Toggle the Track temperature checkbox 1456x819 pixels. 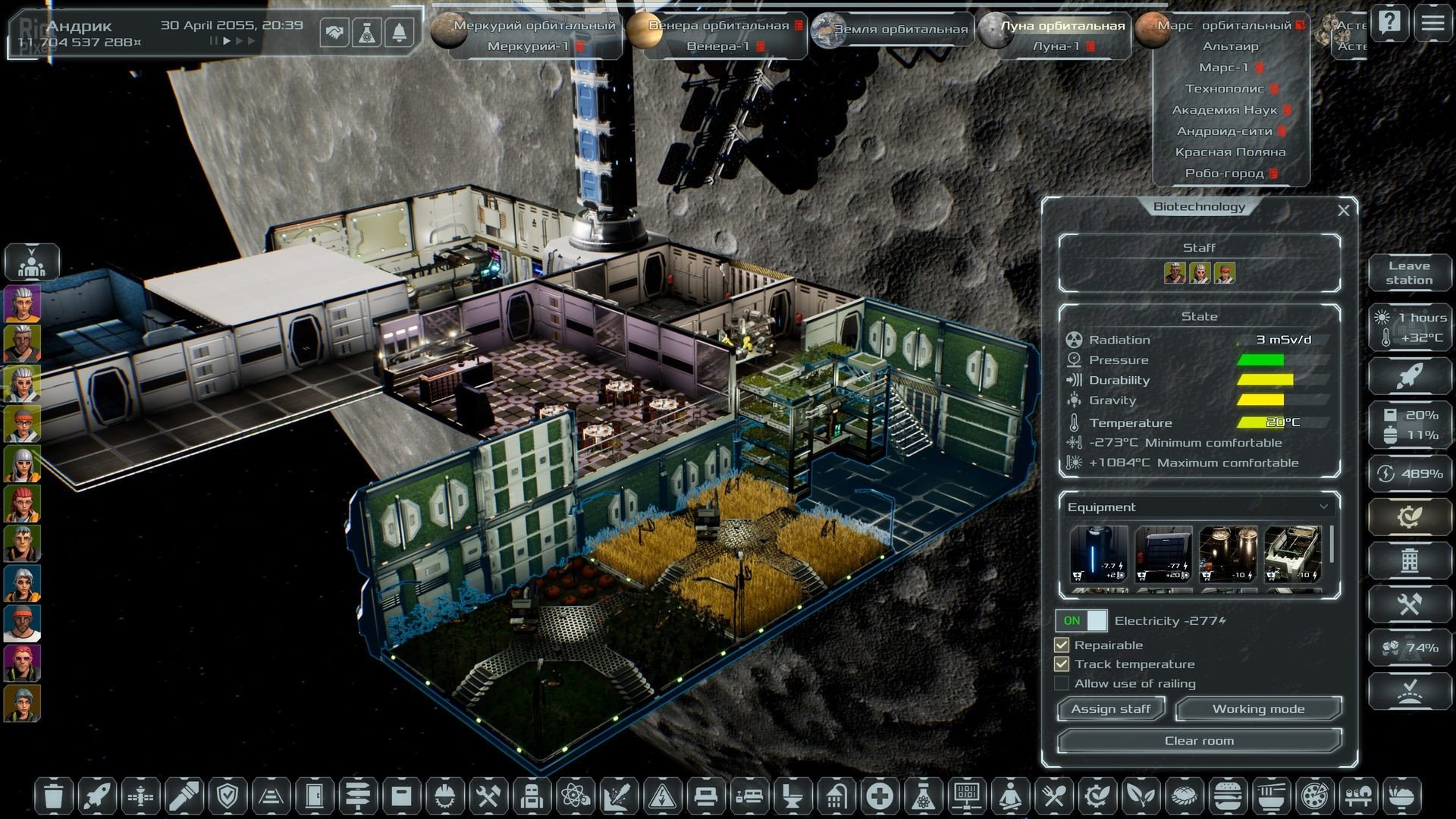(1062, 664)
